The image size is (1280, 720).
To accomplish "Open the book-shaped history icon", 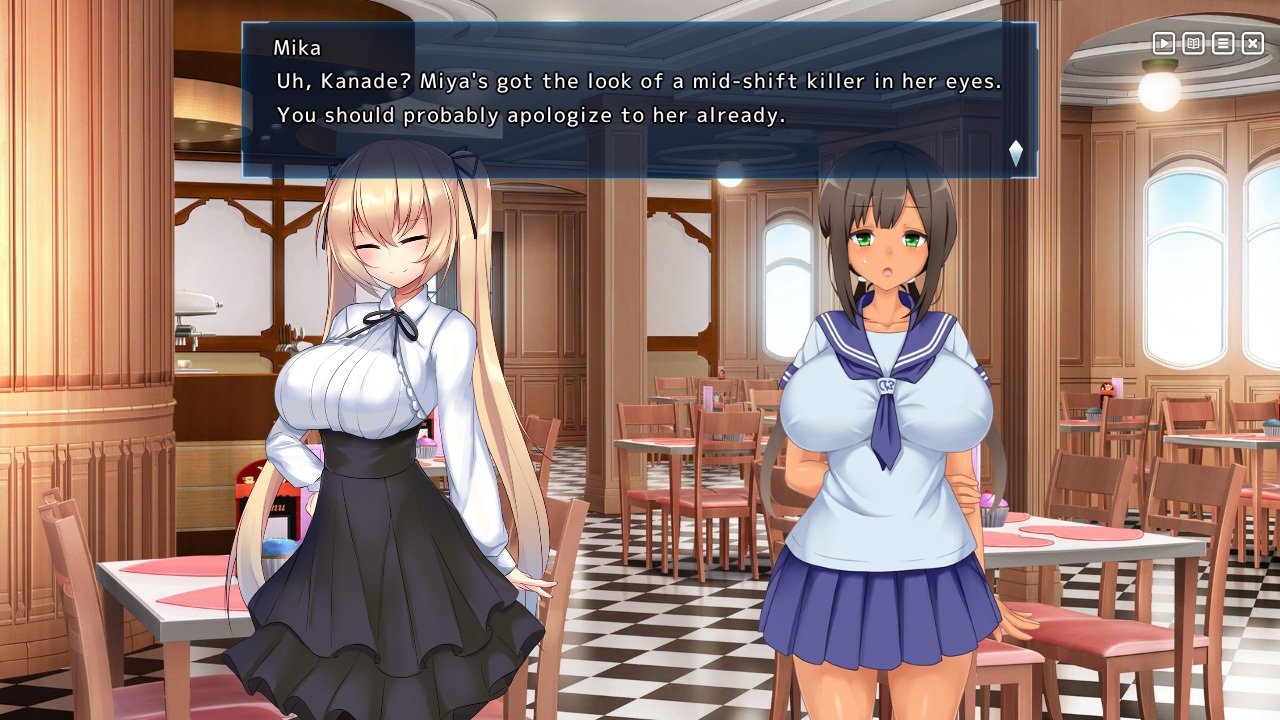I will click(x=1193, y=44).
